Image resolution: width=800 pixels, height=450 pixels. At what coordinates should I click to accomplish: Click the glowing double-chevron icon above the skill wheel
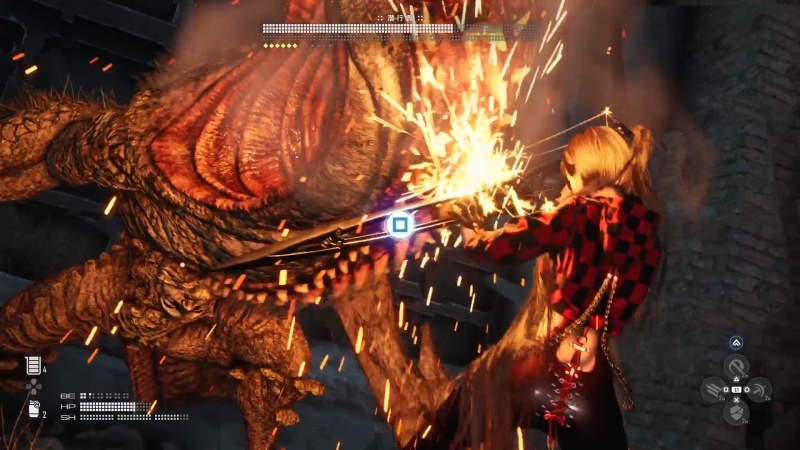pos(736,342)
